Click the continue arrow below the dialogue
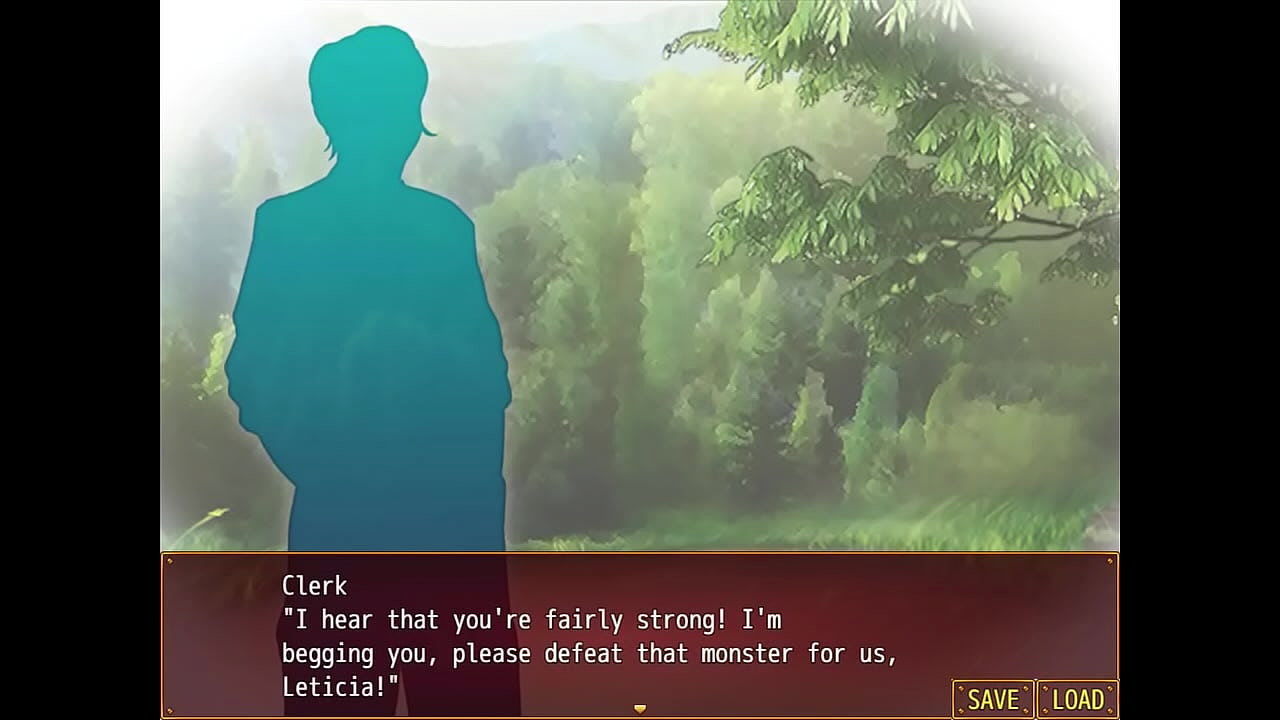1280x720 pixels. click(x=640, y=706)
